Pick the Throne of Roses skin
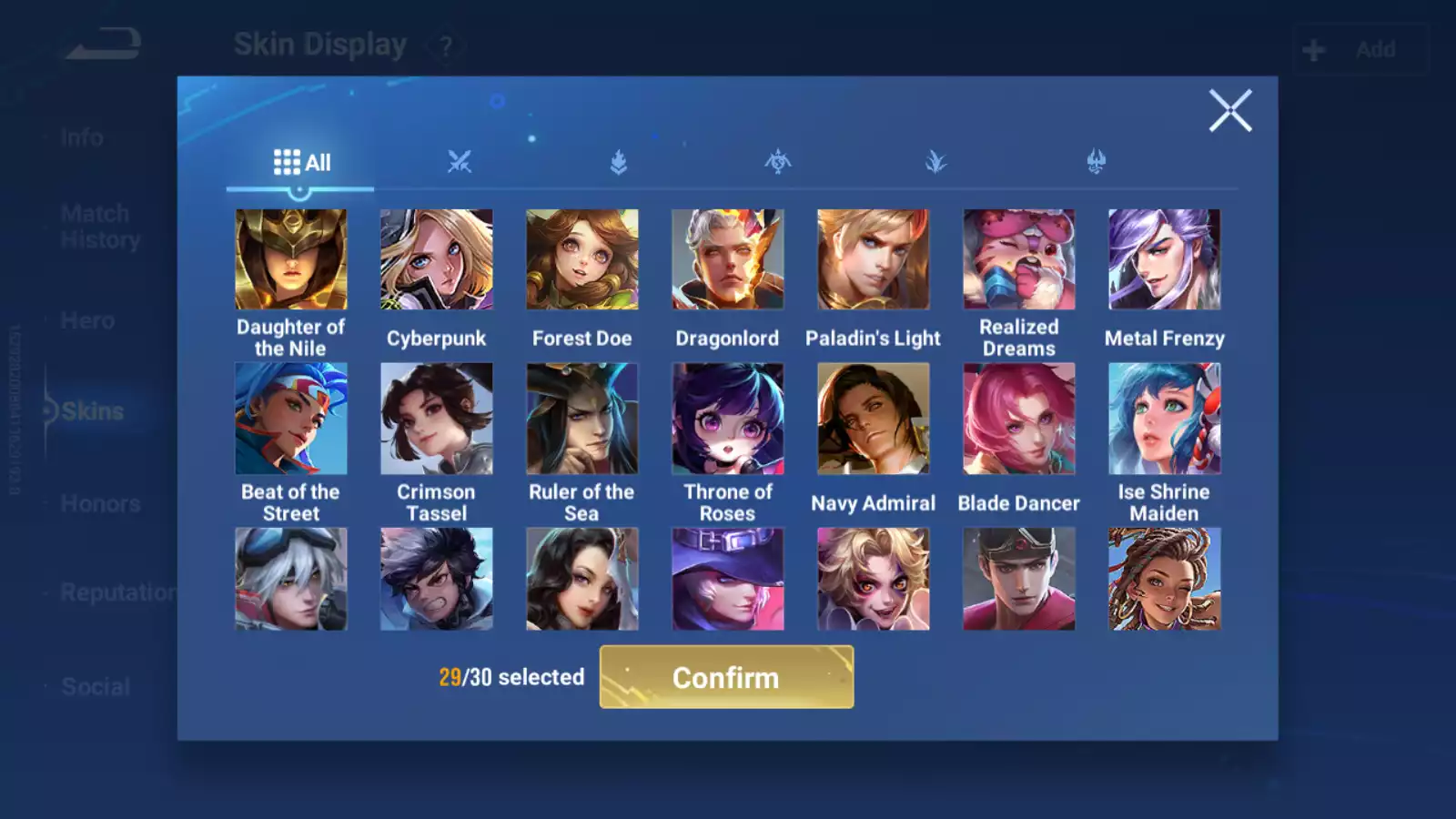 (x=728, y=419)
